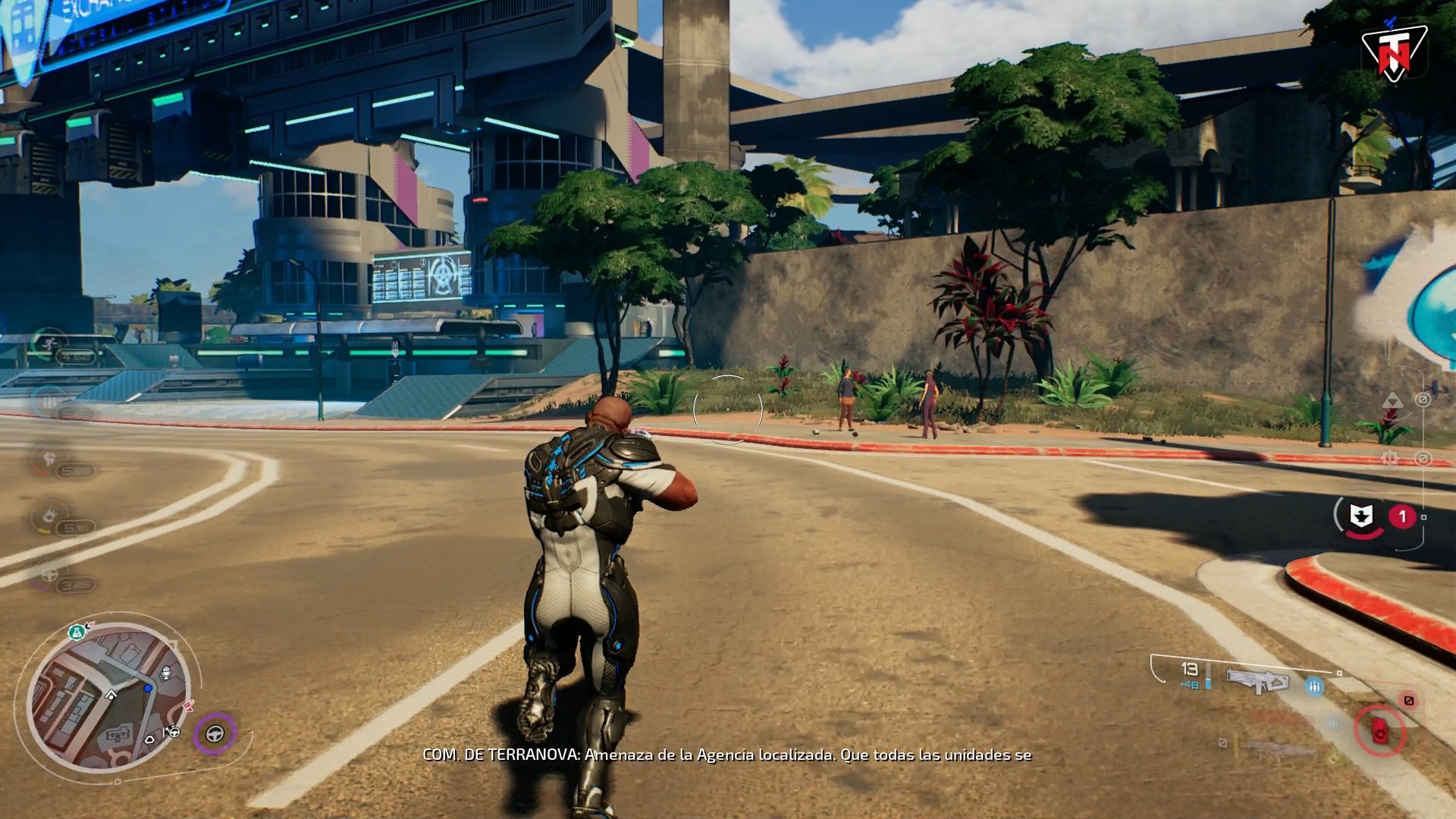Select the Driving steering wheel skill icon
Image resolution: width=1456 pixels, height=819 pixels.
pyautogui.click(x=50, y=576)
